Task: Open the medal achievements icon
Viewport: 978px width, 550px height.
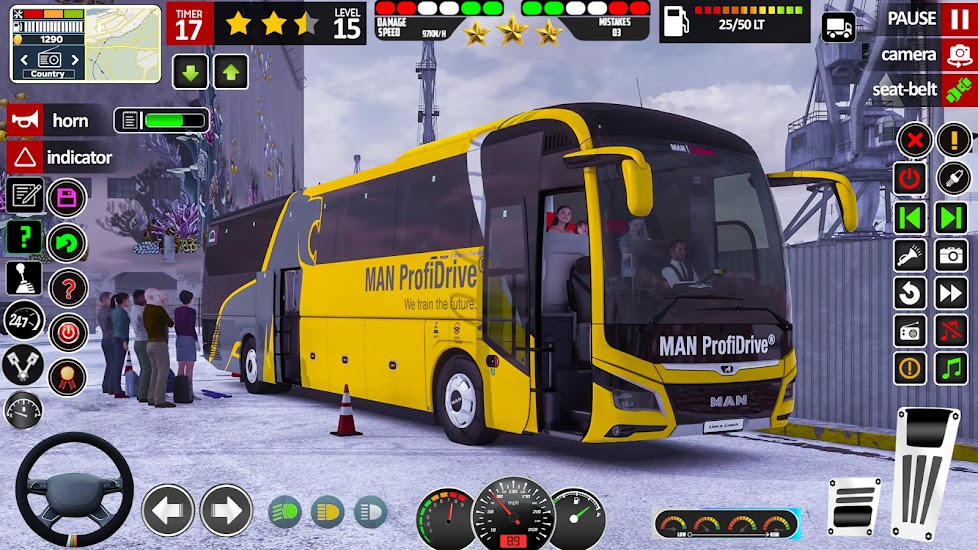Action: (x=67, y=375)
